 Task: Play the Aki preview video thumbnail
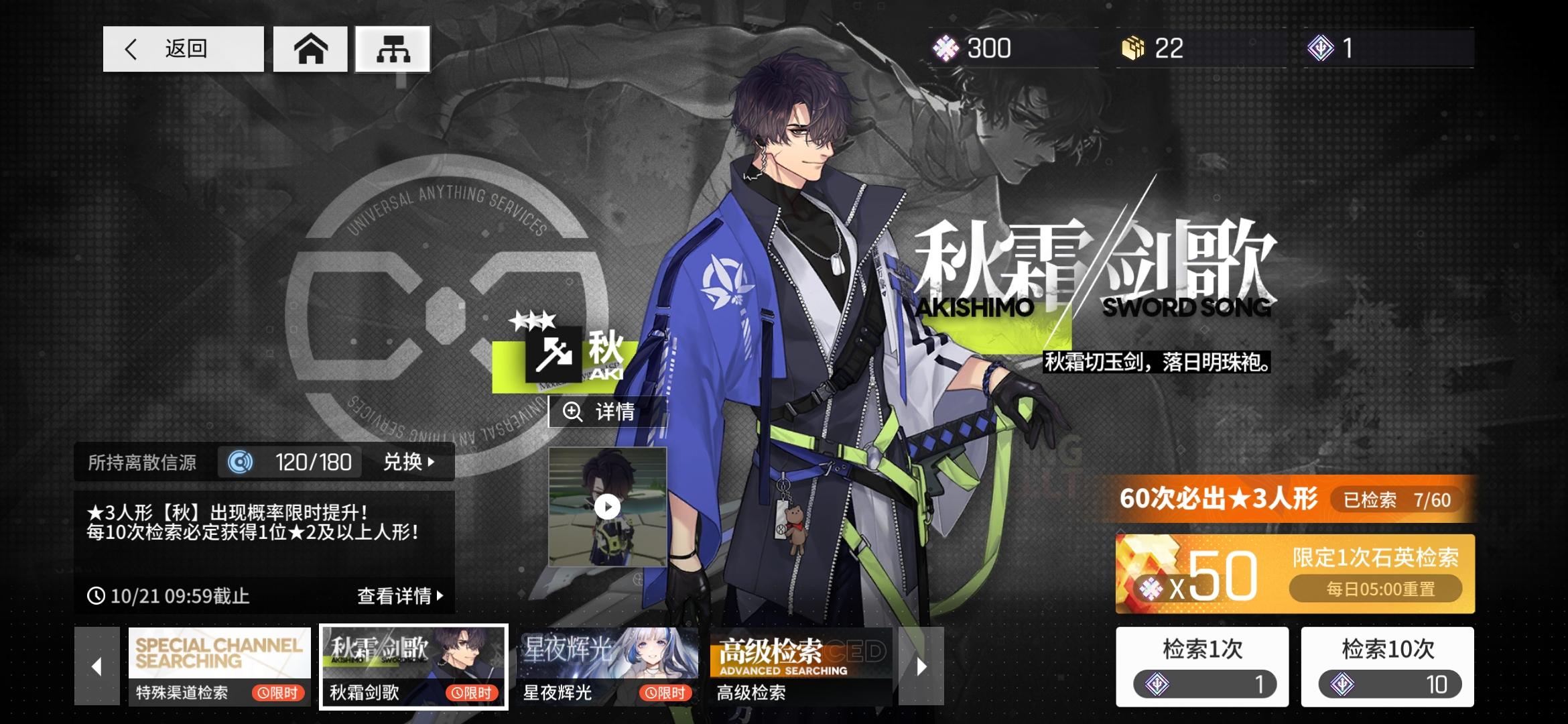pos(607,507)
